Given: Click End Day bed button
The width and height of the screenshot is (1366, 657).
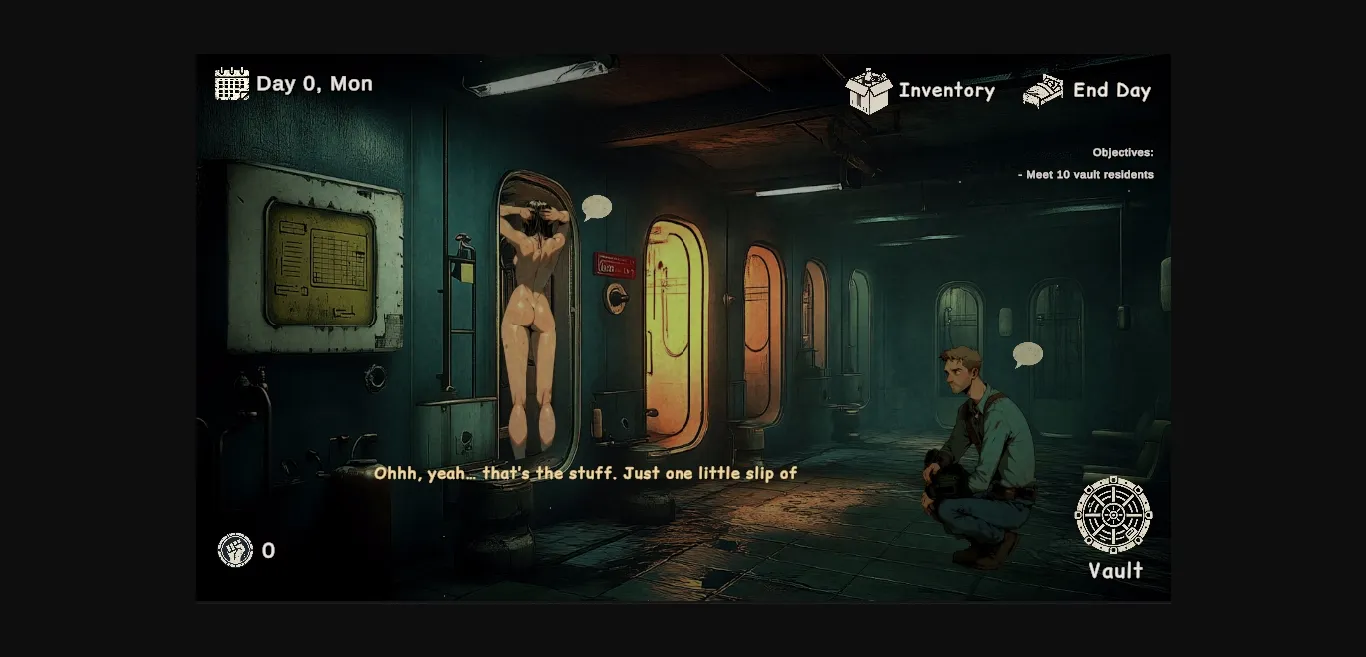Looking at the screenshot, I should [x=1043, y=91].
